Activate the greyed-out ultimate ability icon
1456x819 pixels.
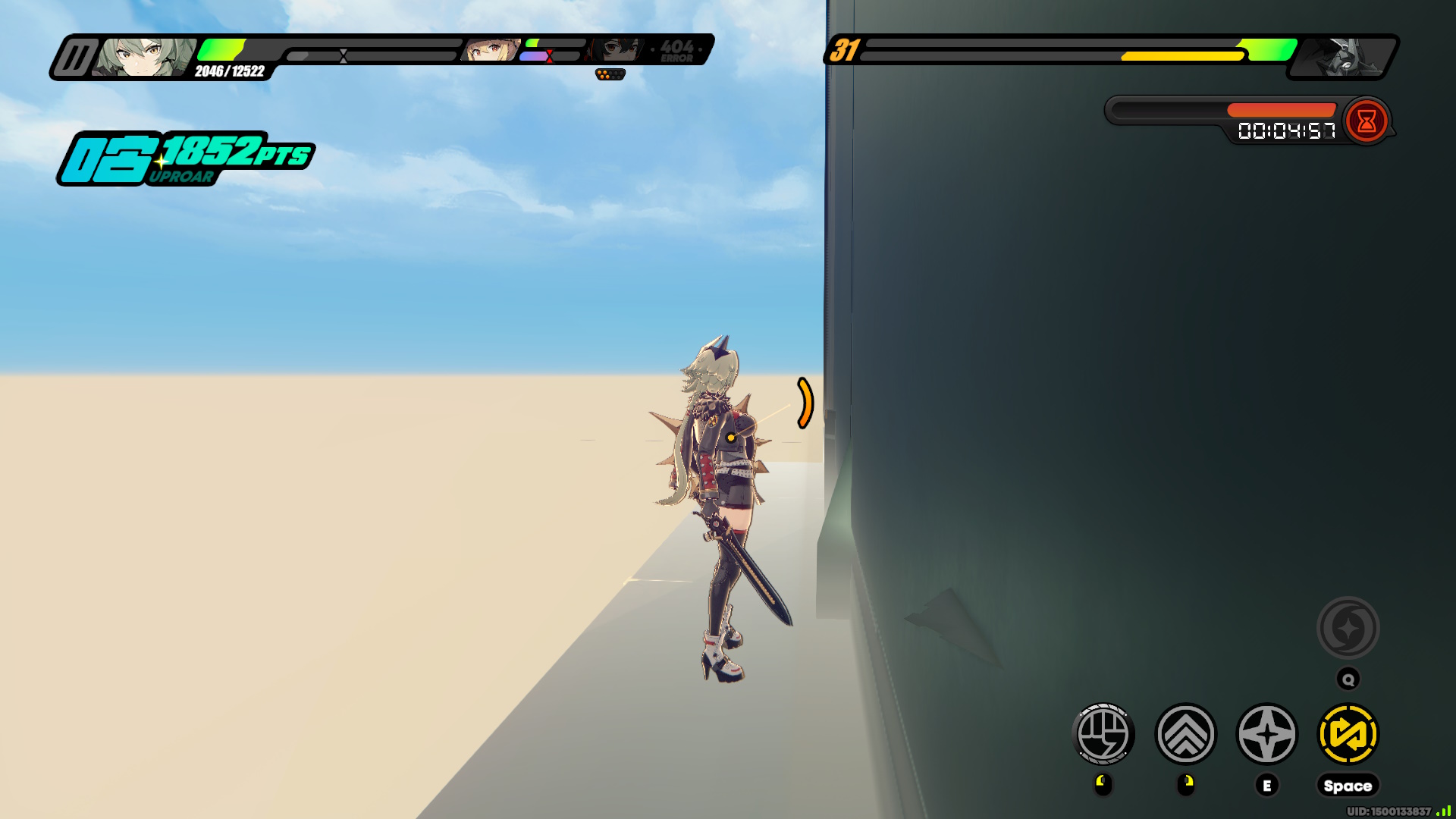click(x=1348, y=628)
